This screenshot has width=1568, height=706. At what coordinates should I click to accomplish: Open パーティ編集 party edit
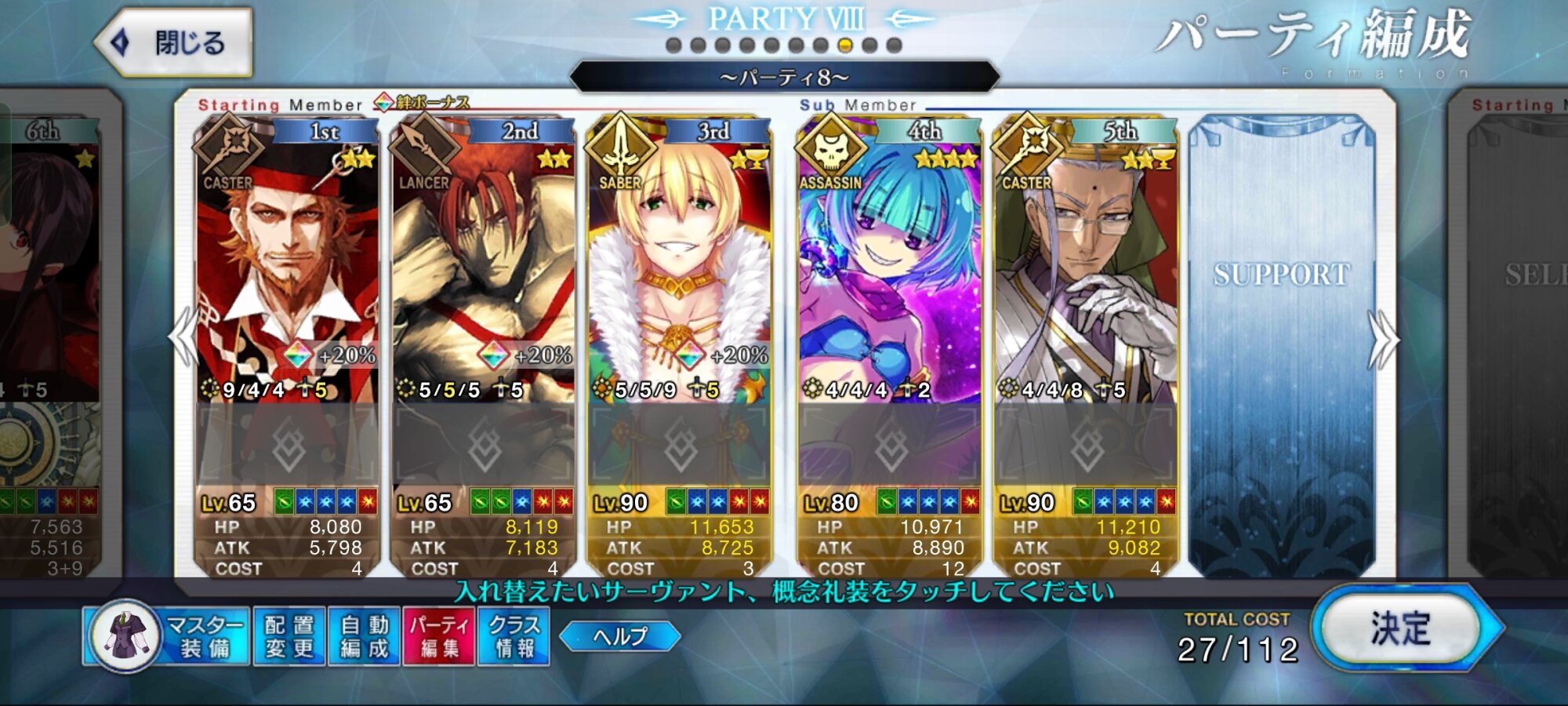(439, 636)
